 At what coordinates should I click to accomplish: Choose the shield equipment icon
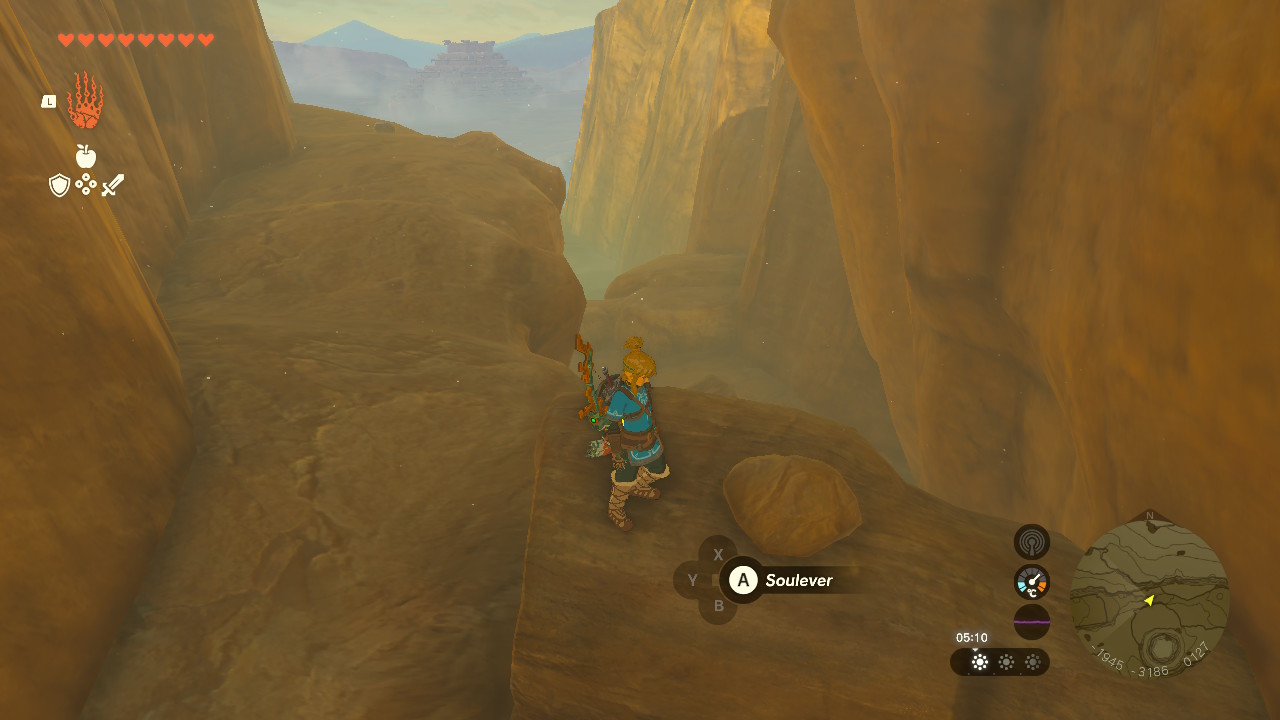point(59,185)
